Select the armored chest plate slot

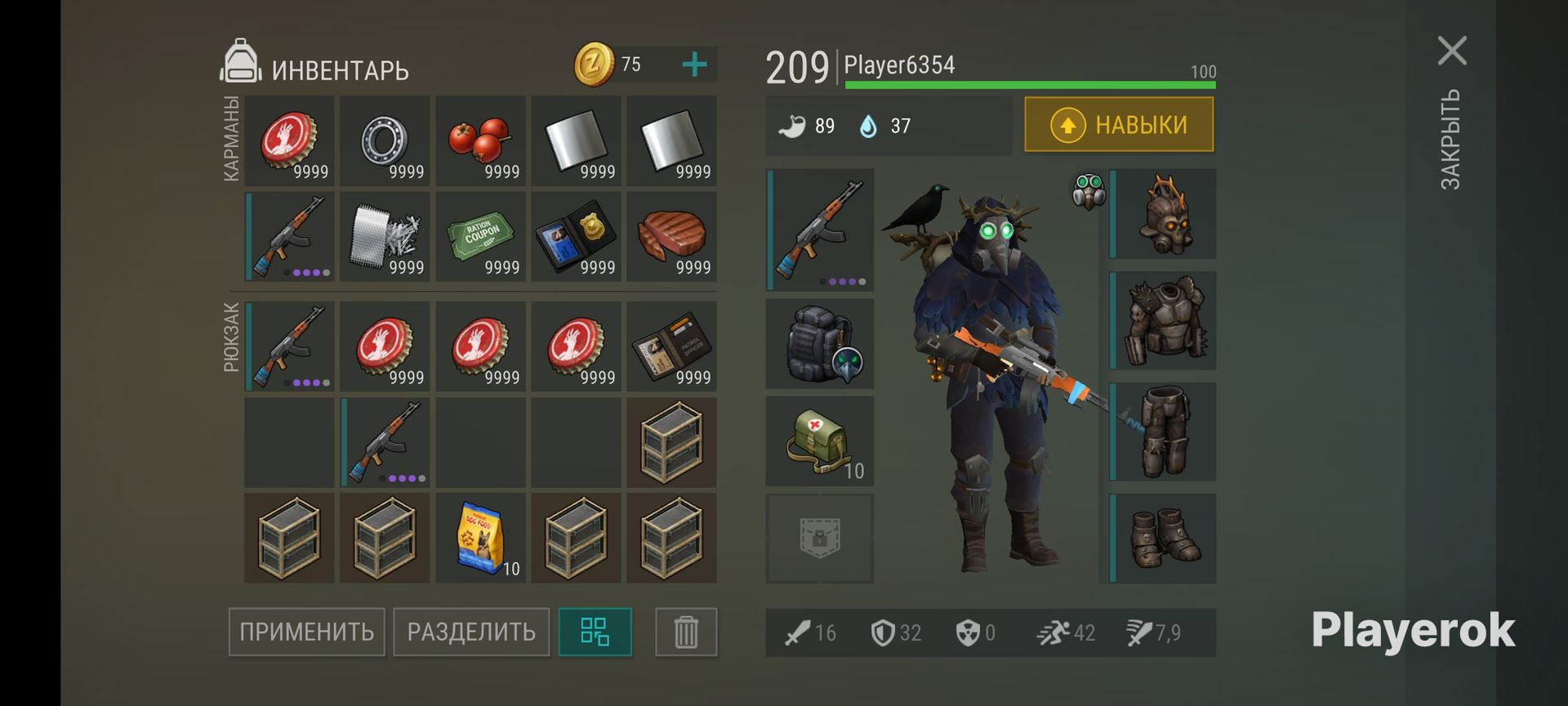pyautogui.click(x=1164, y=320)
